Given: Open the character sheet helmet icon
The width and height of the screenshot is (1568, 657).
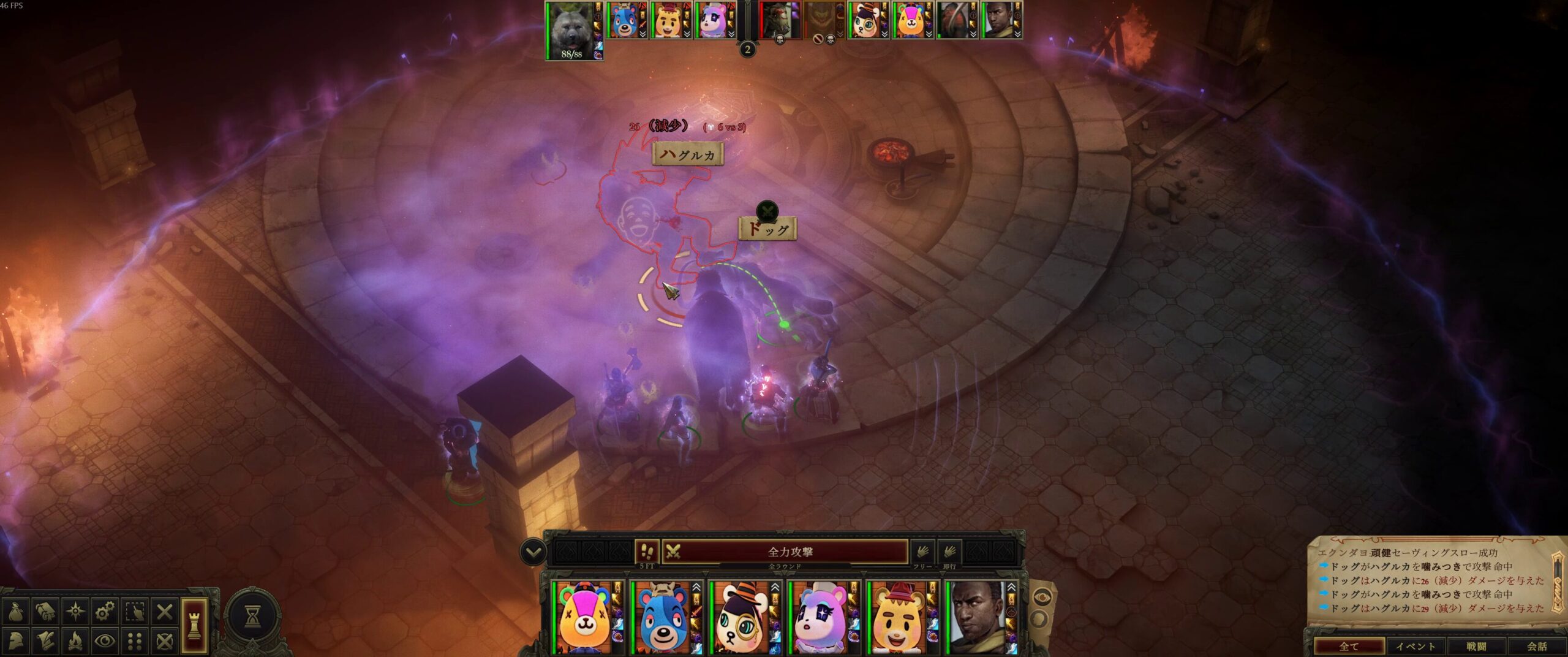Looking at the screenshot, I should [x=17, y=640].
